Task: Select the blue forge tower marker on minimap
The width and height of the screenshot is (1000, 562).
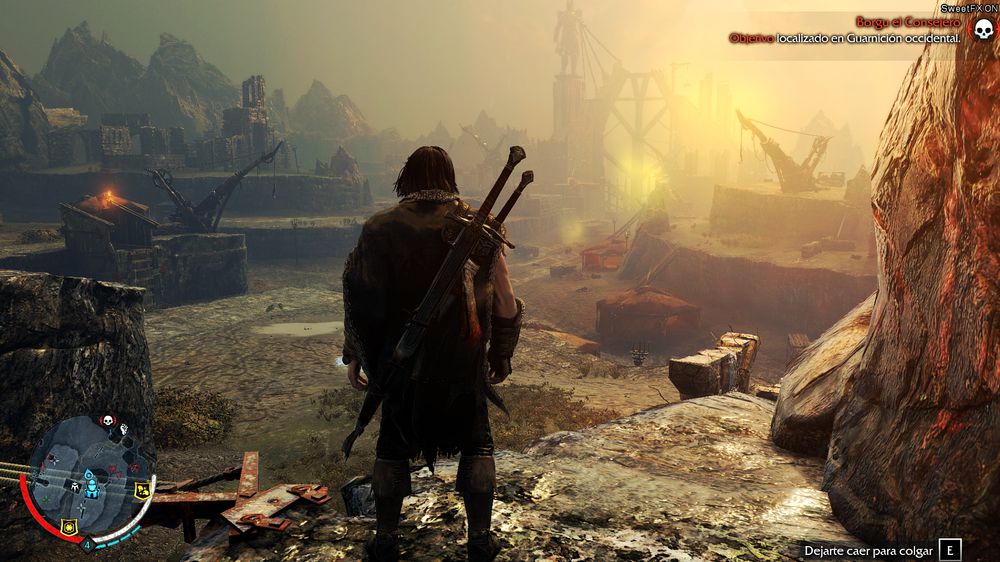Action: (89, 483)
